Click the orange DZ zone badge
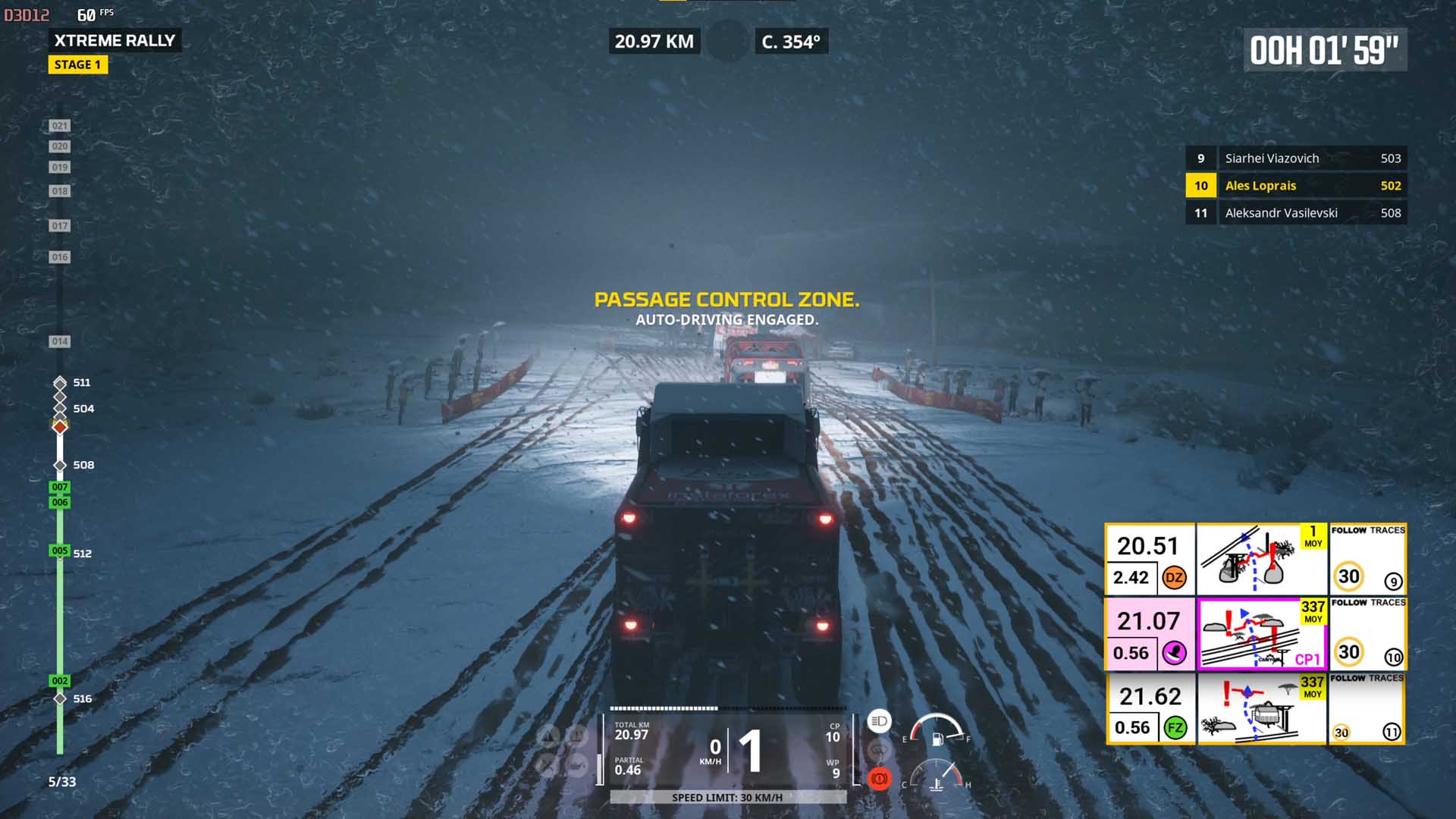 [1174, 578]
